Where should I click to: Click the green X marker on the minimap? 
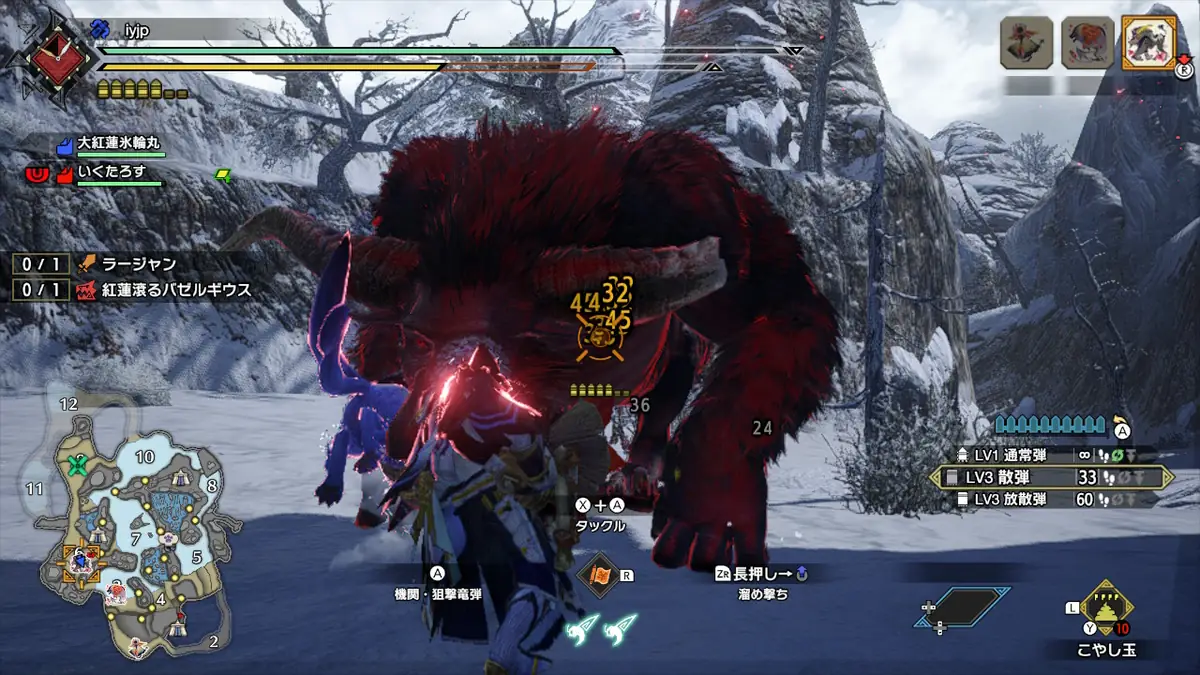pos(77,464)
